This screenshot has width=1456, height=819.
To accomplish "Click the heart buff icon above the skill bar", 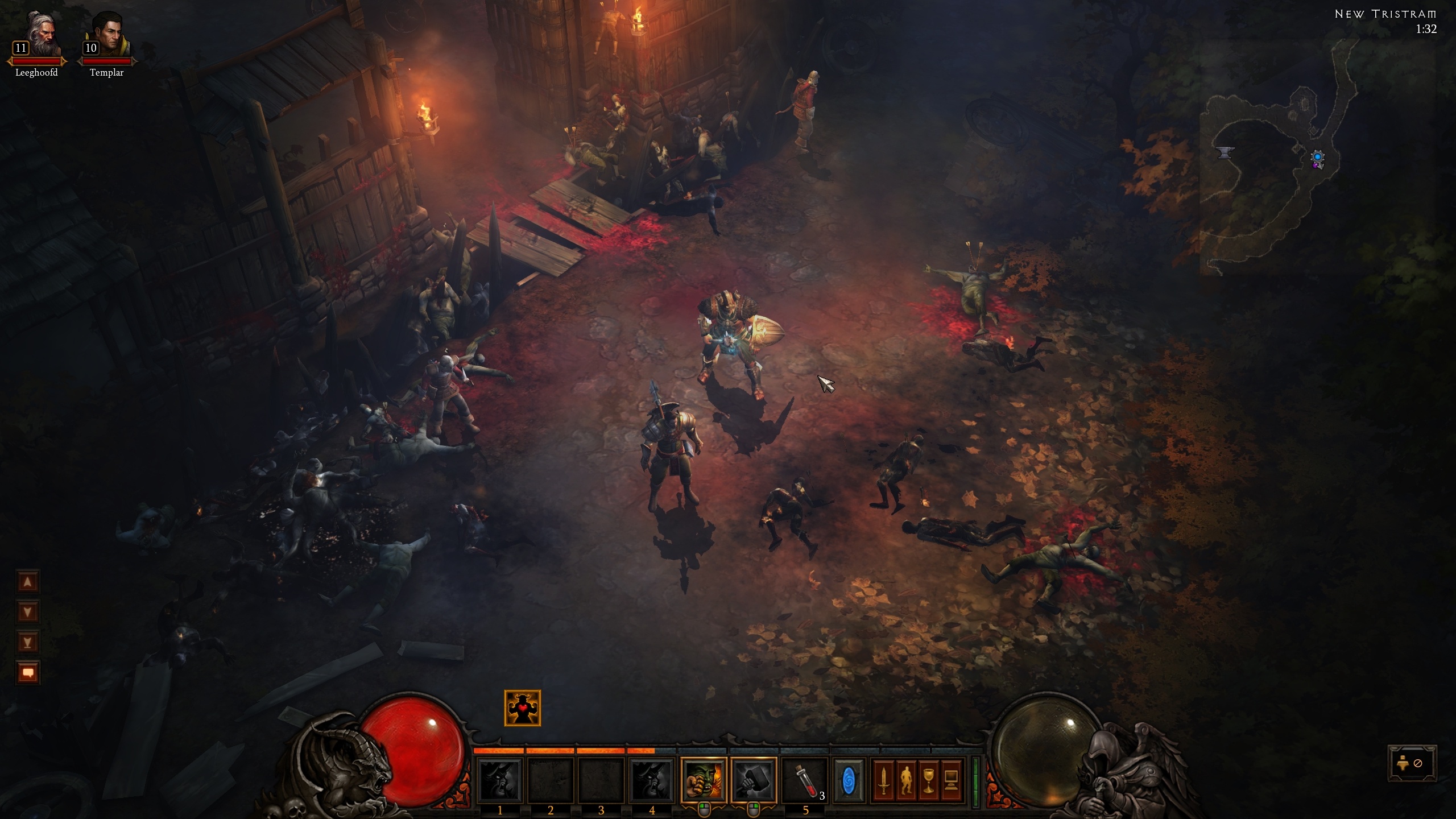I will tap(522, 708).
